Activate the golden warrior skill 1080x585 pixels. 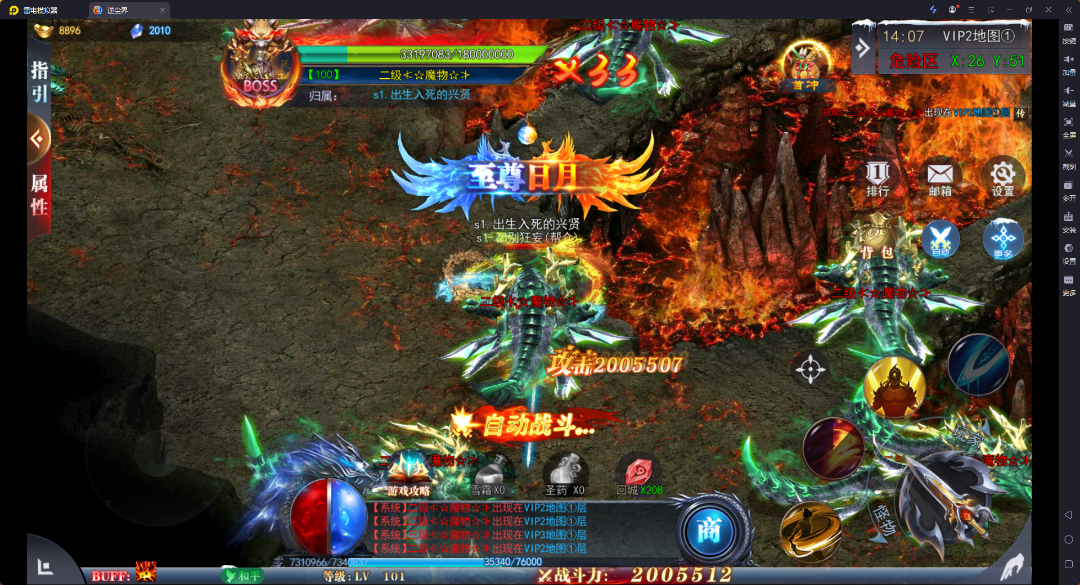(x=894, y=387)
